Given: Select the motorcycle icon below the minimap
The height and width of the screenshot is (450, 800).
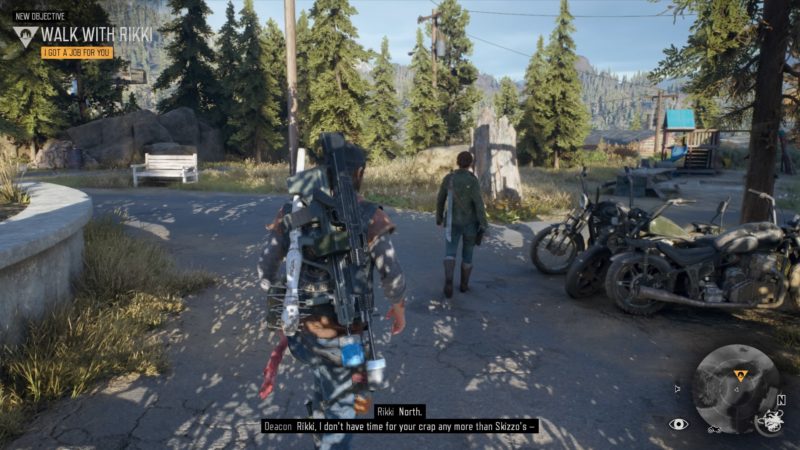Looking at the screenshot, I should (715, 429).
